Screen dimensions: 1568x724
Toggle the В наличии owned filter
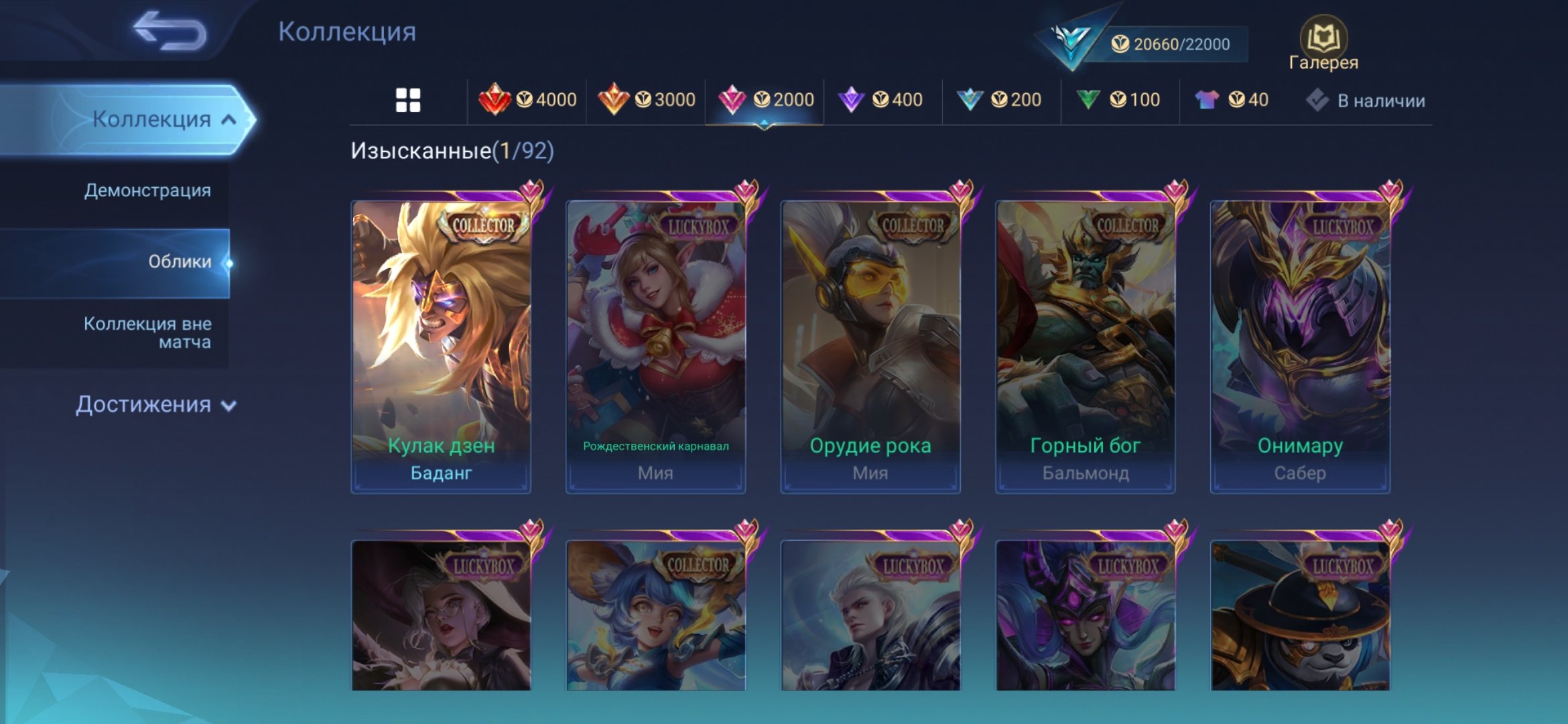point(1367,101)
